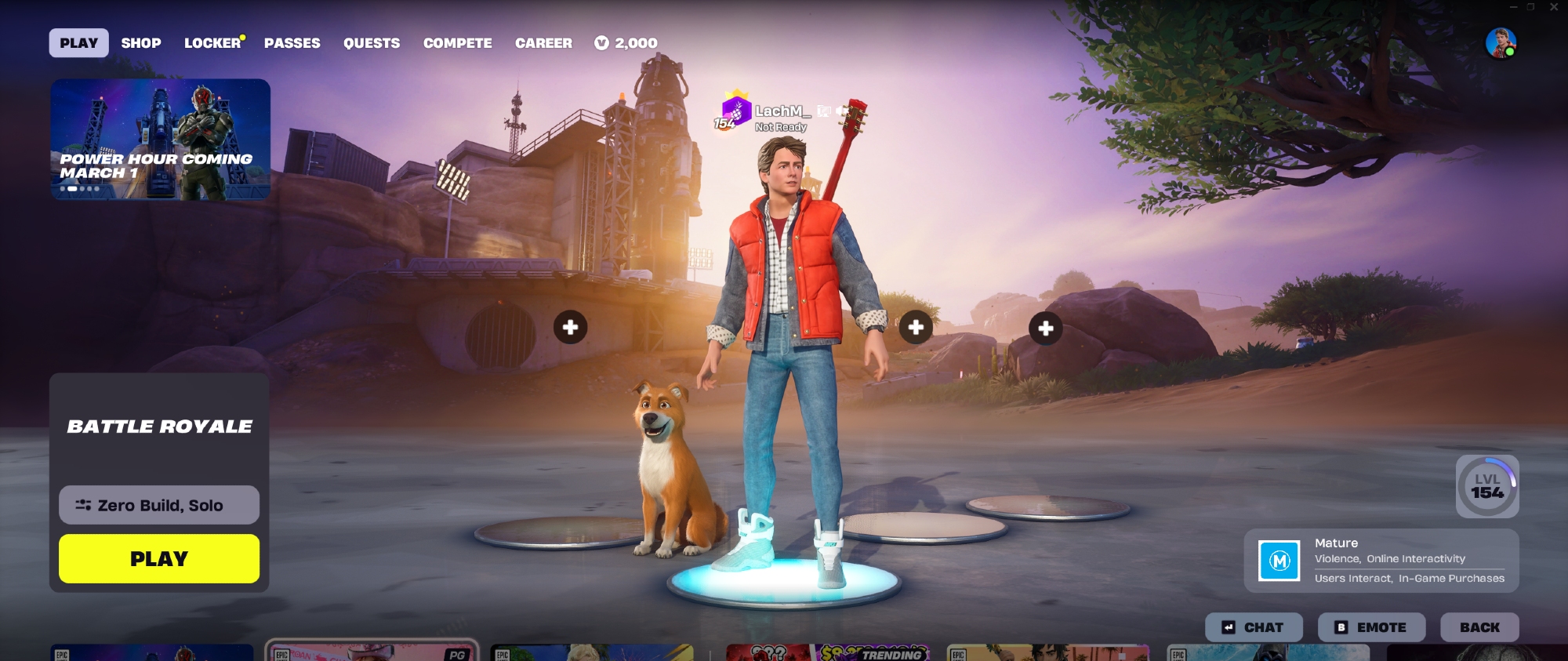This screenshot has width=1568, height=661.
Task: Close the game window
Action: tap(1554, 7)
